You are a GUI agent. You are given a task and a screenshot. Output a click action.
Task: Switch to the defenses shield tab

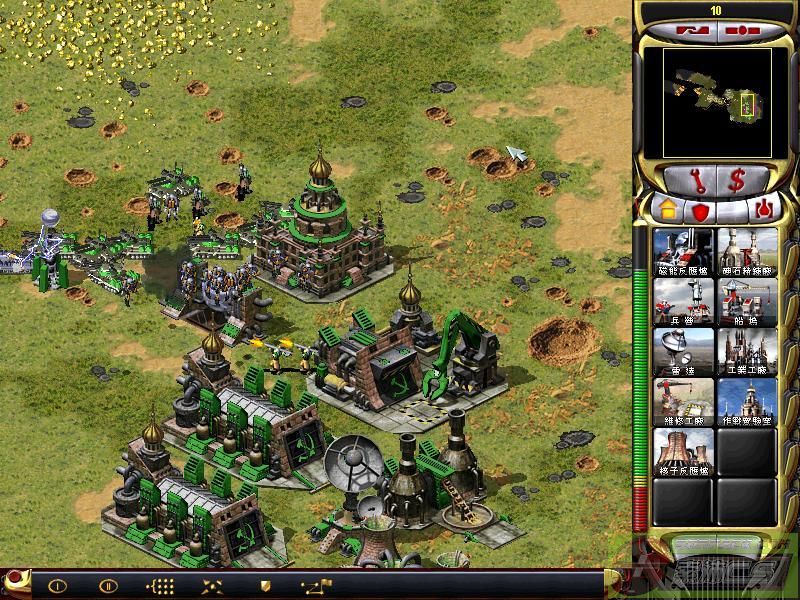point(698,210)
